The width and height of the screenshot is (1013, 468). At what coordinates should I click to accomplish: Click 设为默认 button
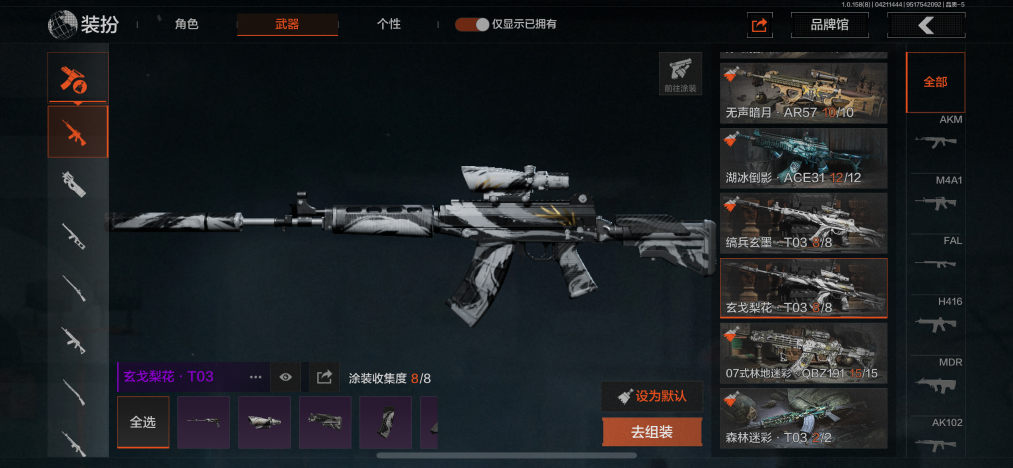(652, 396)
